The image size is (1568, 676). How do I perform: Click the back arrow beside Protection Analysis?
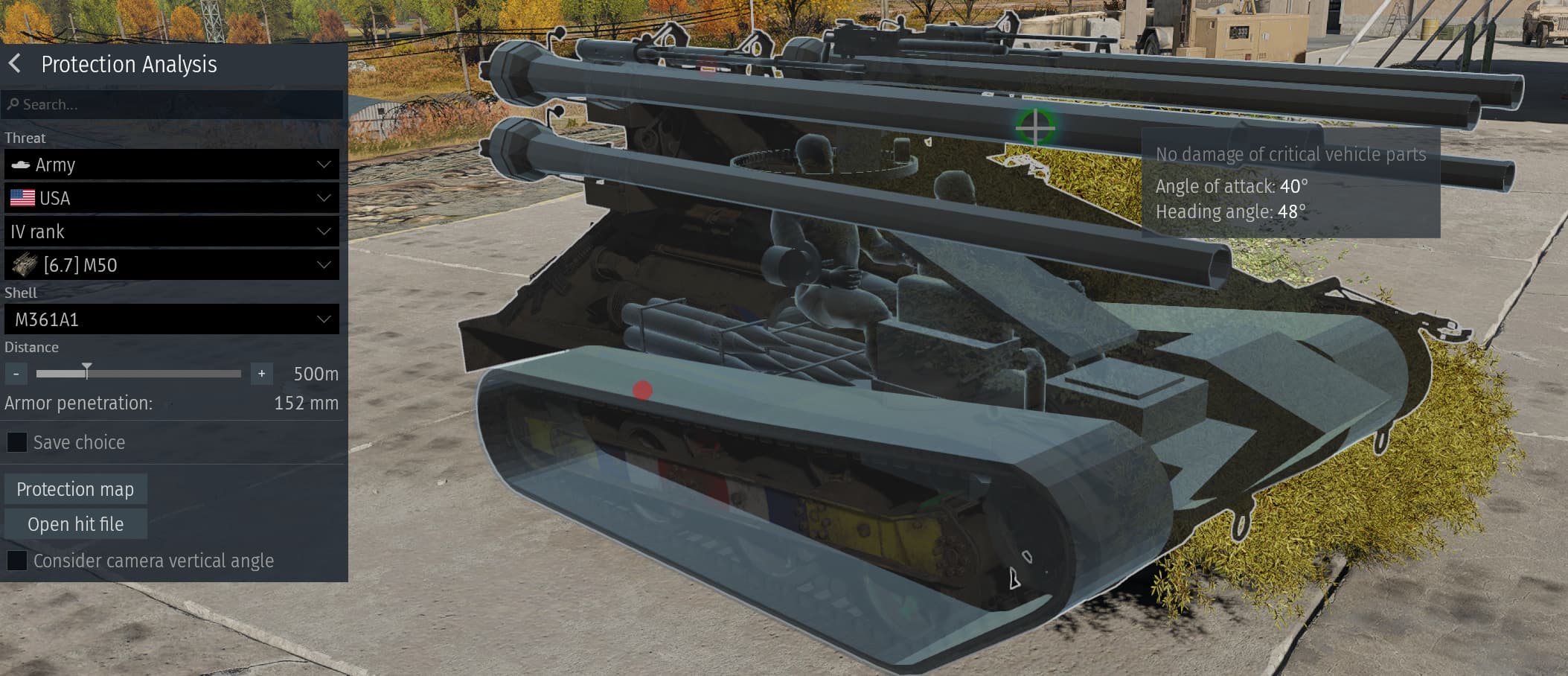[x=13, y=64]
